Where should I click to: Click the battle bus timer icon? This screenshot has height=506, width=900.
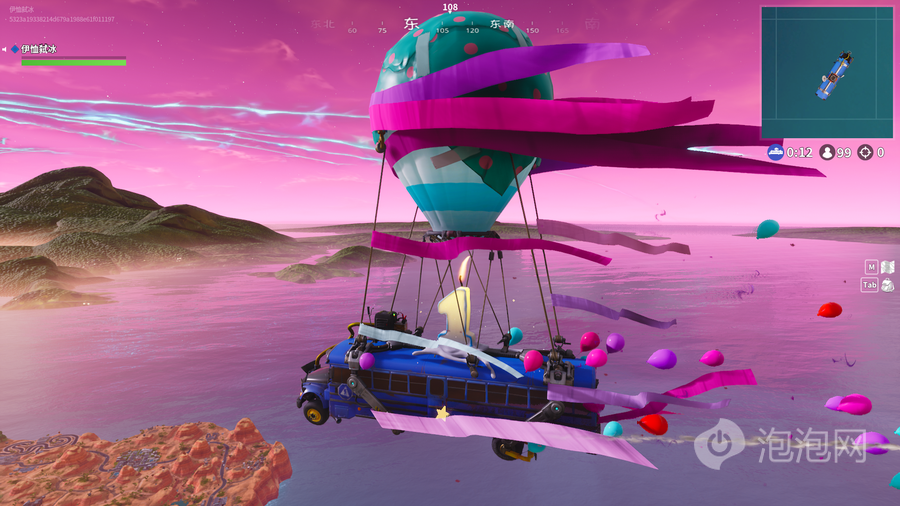[775, 153]
